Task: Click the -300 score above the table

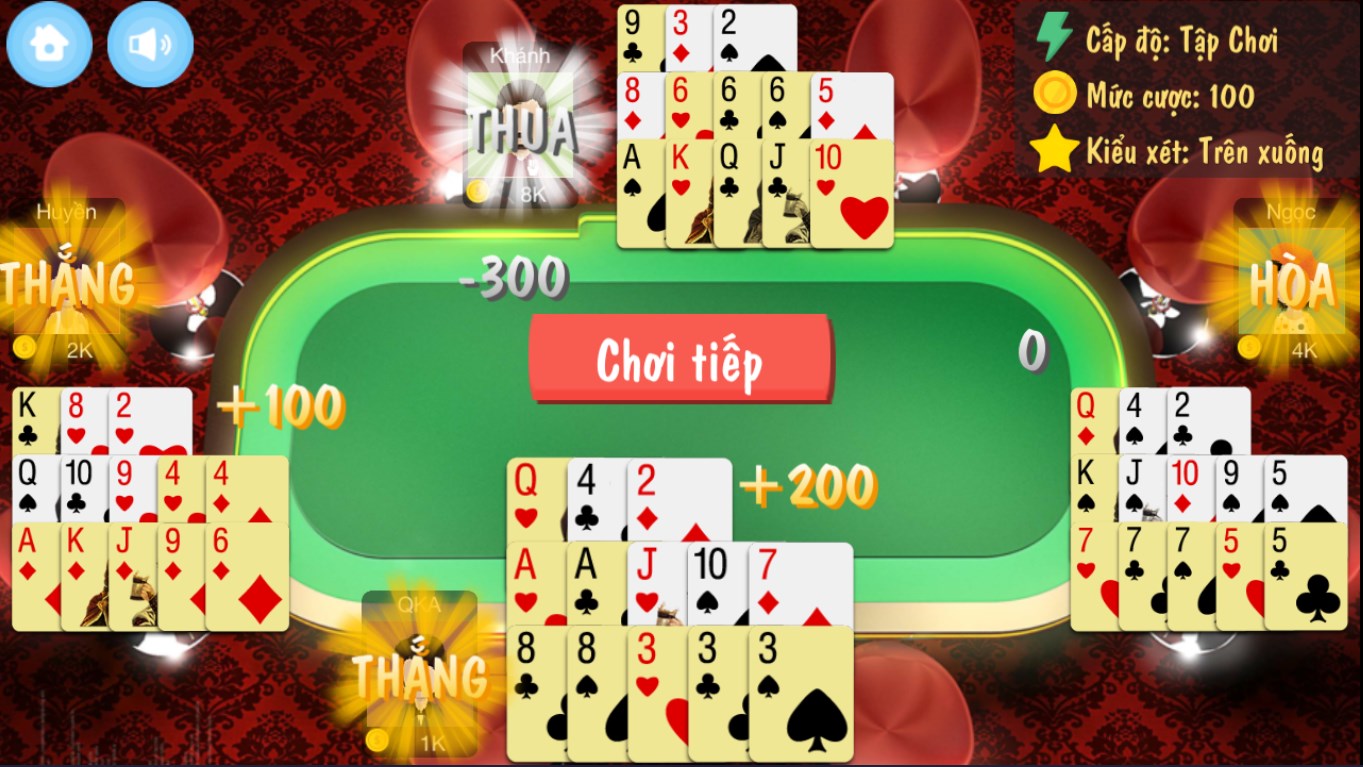Action: point(513,278)
